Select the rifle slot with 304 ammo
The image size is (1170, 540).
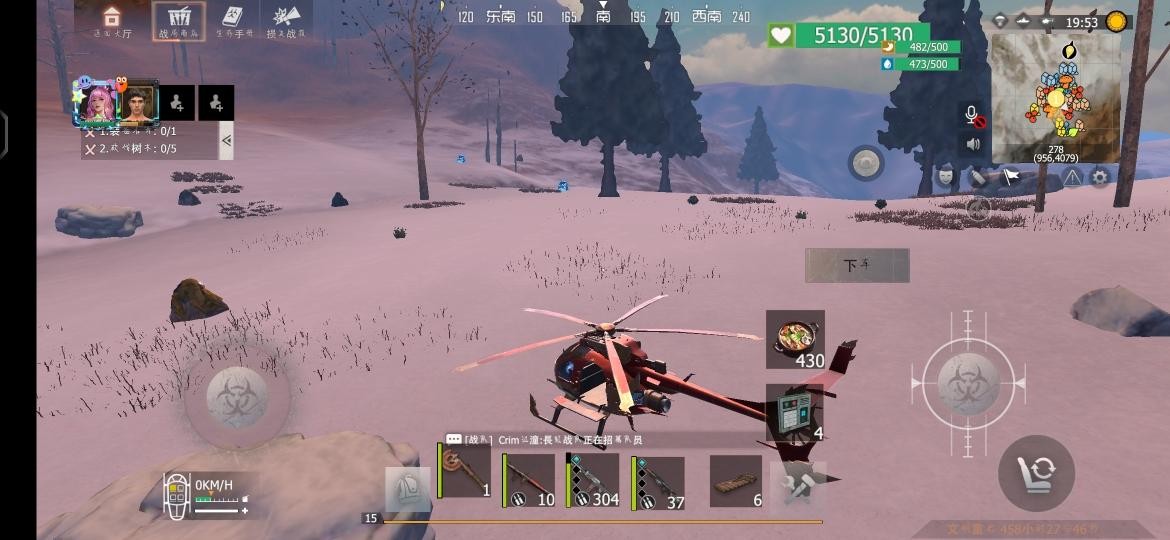coord(593,481)
